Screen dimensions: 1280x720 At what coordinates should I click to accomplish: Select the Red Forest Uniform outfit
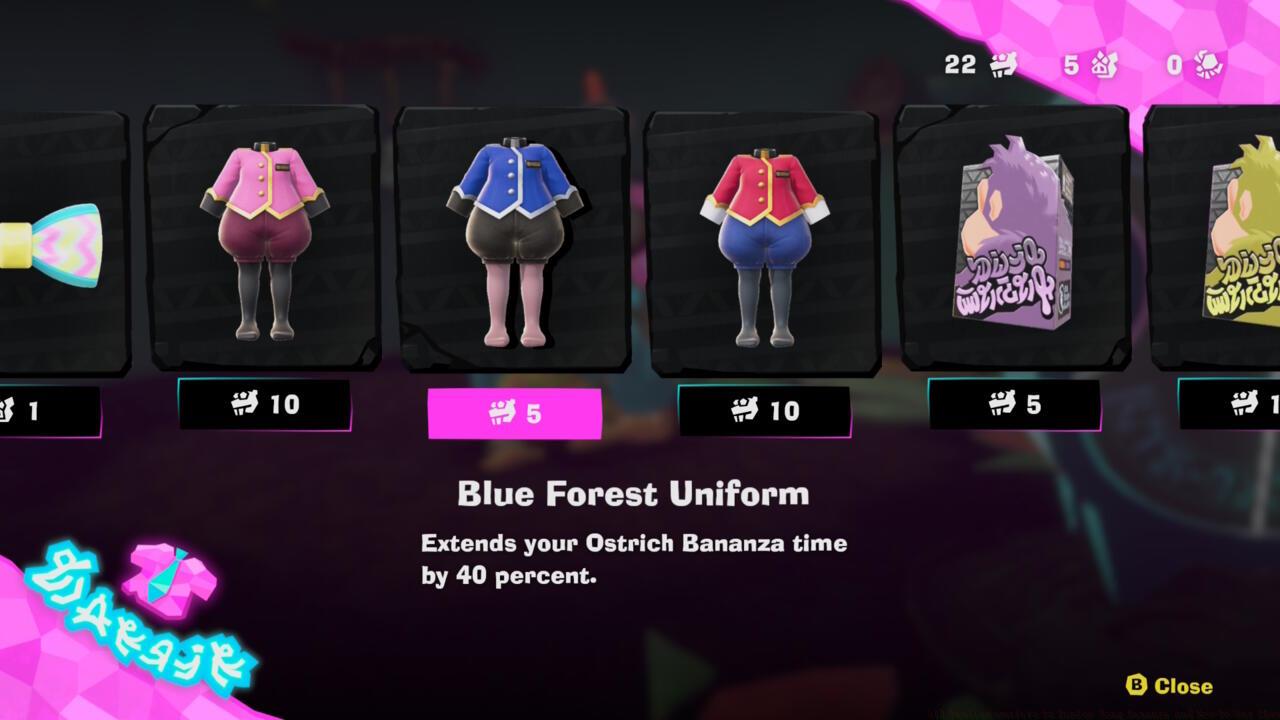coord(763,240)
